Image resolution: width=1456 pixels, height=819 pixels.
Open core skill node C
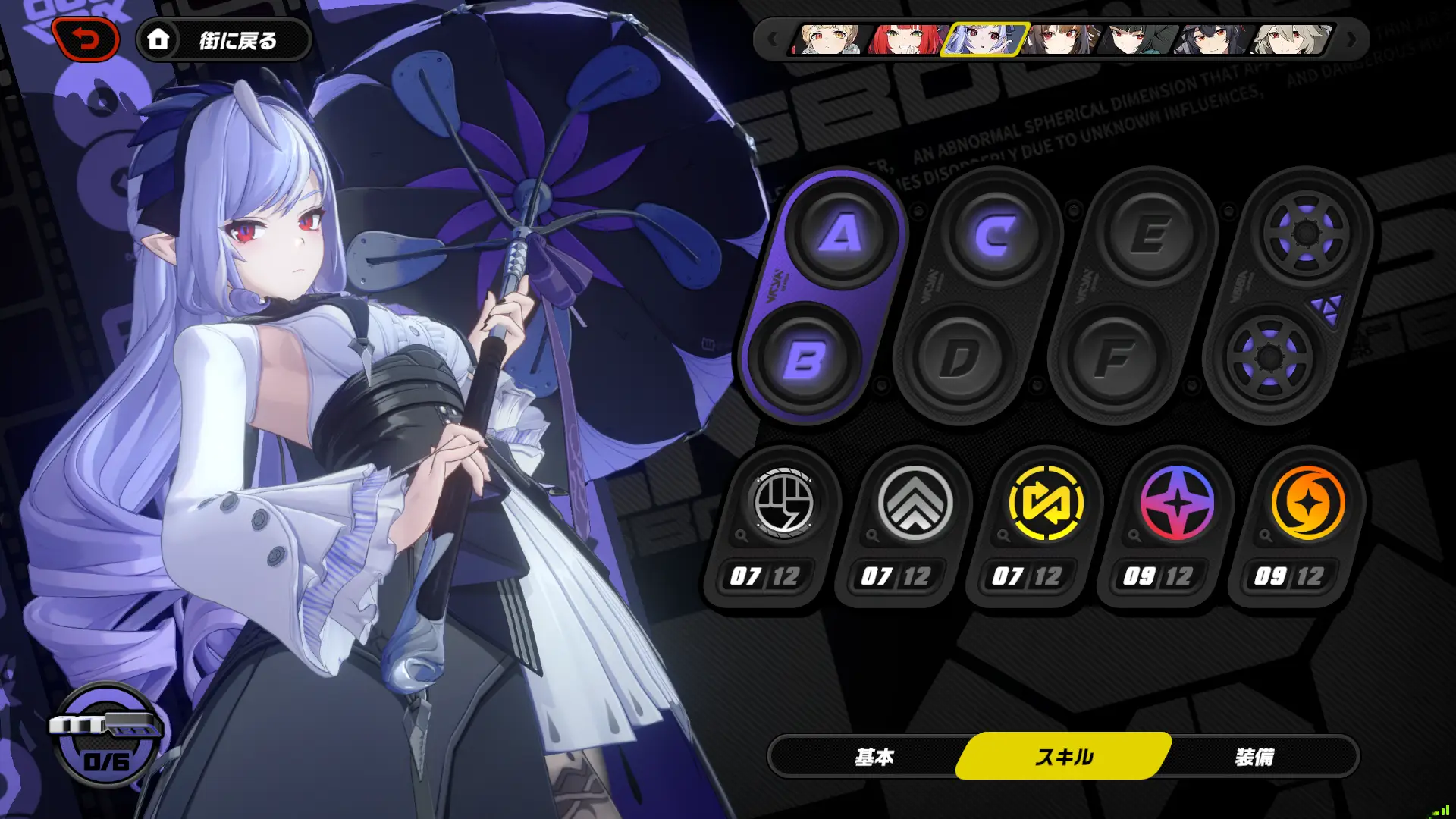click(996, 234)
